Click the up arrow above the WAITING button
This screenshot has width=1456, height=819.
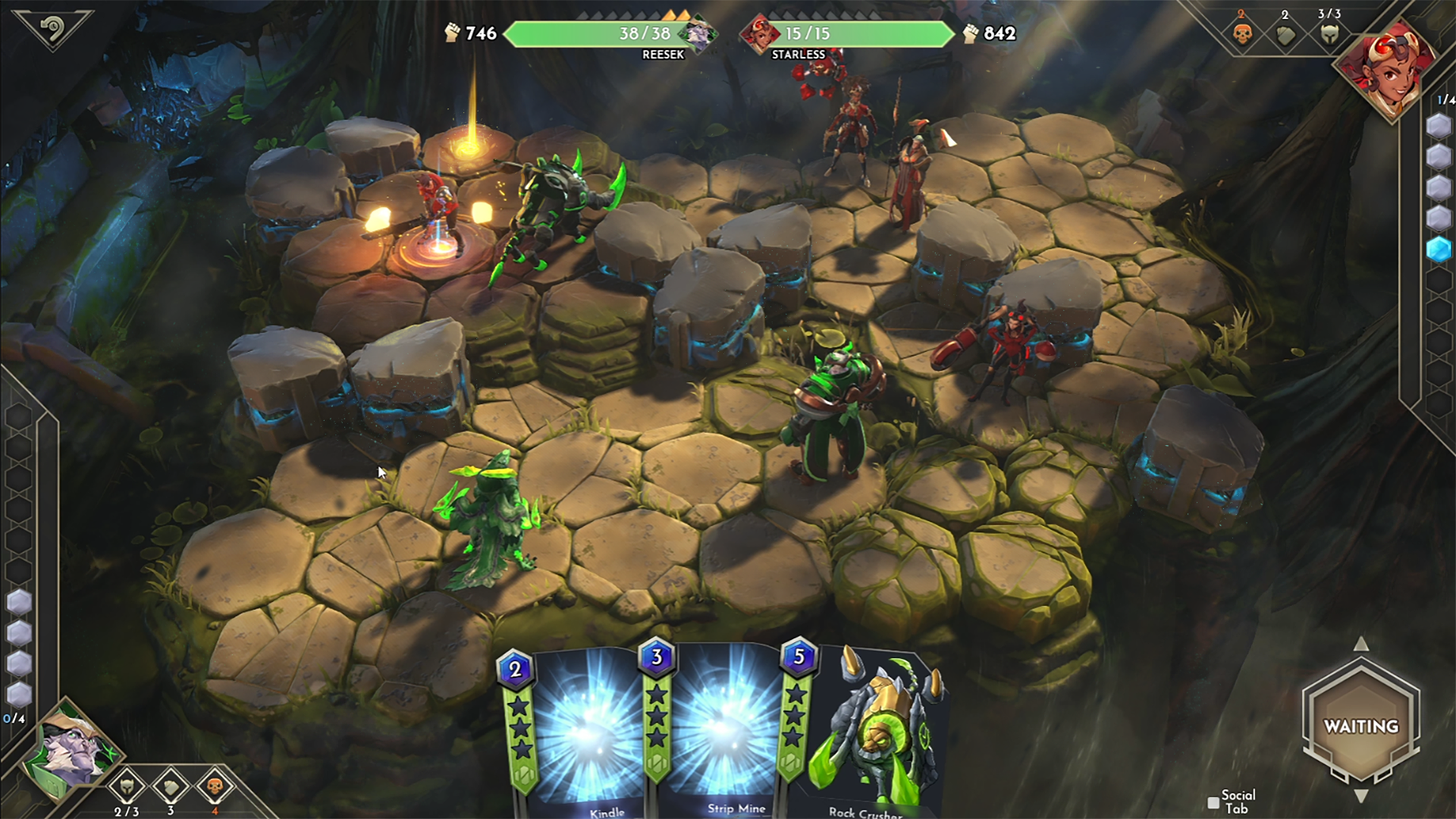1361,645
